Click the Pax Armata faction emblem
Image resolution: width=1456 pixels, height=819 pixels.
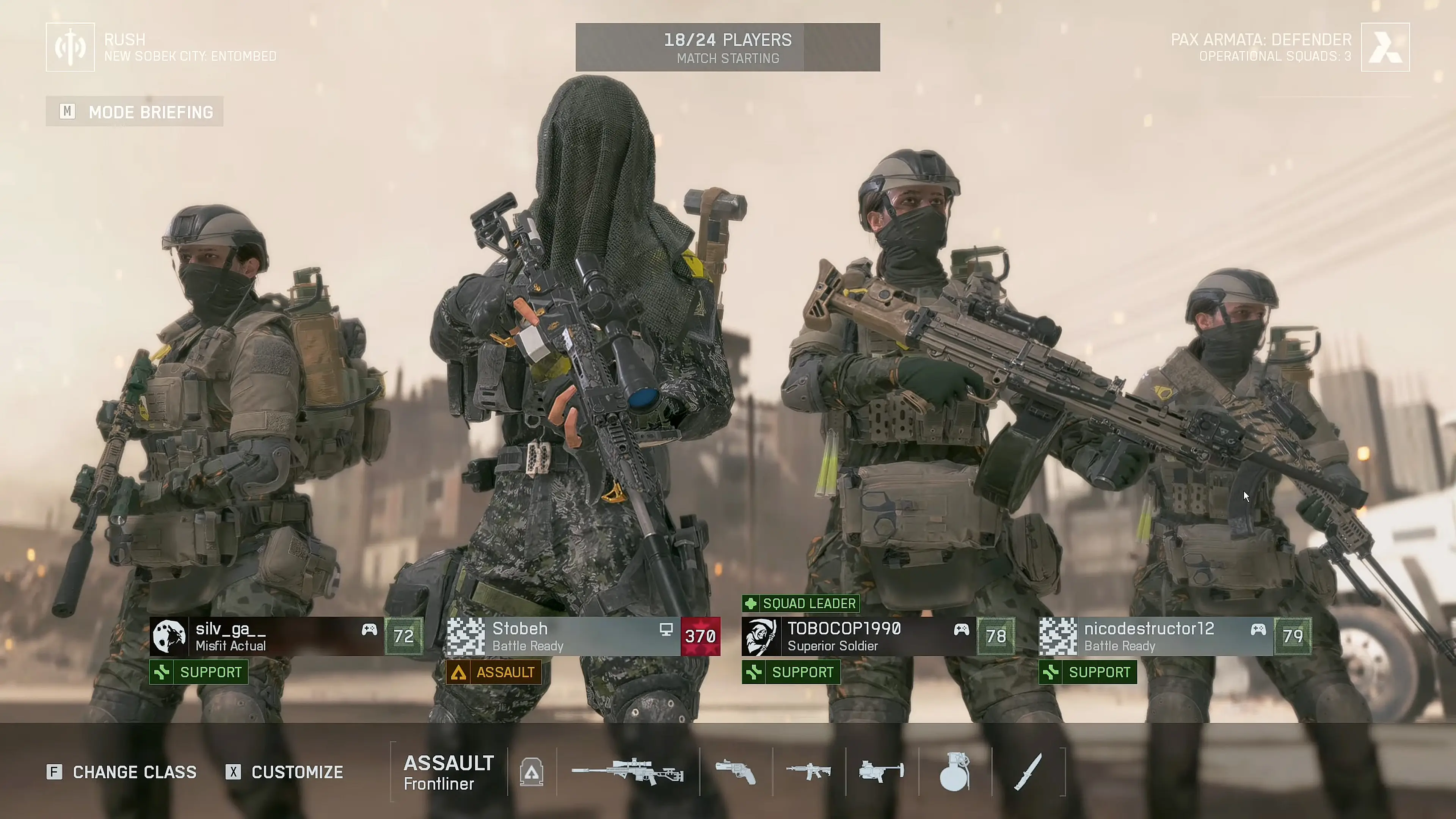coord(1385,47)
